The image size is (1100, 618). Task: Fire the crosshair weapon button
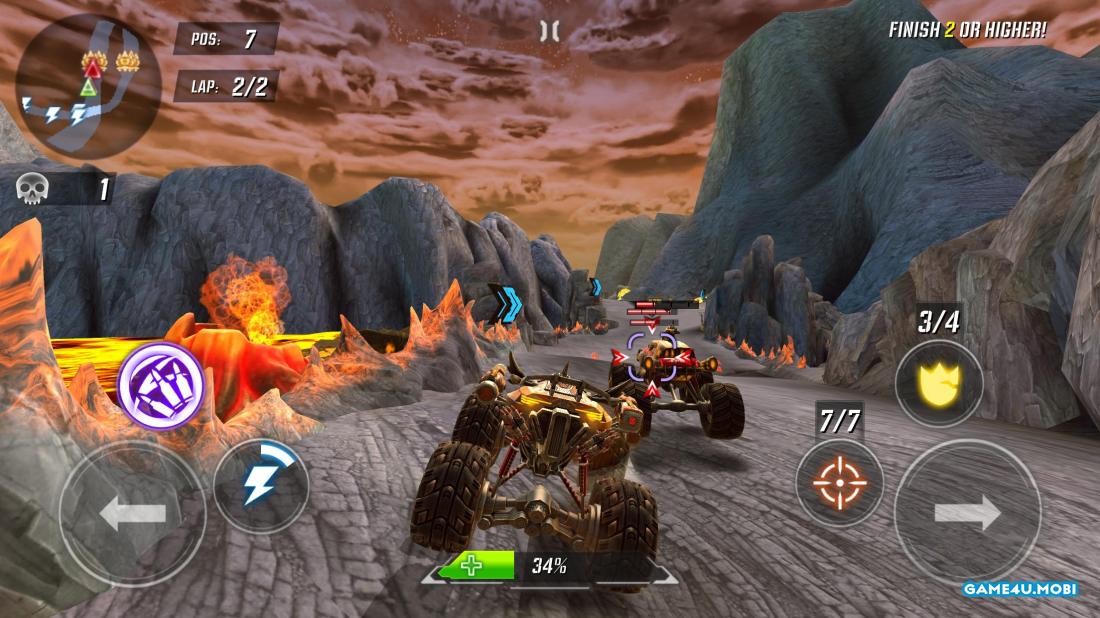pyautogui.click(x=839, y=484)
